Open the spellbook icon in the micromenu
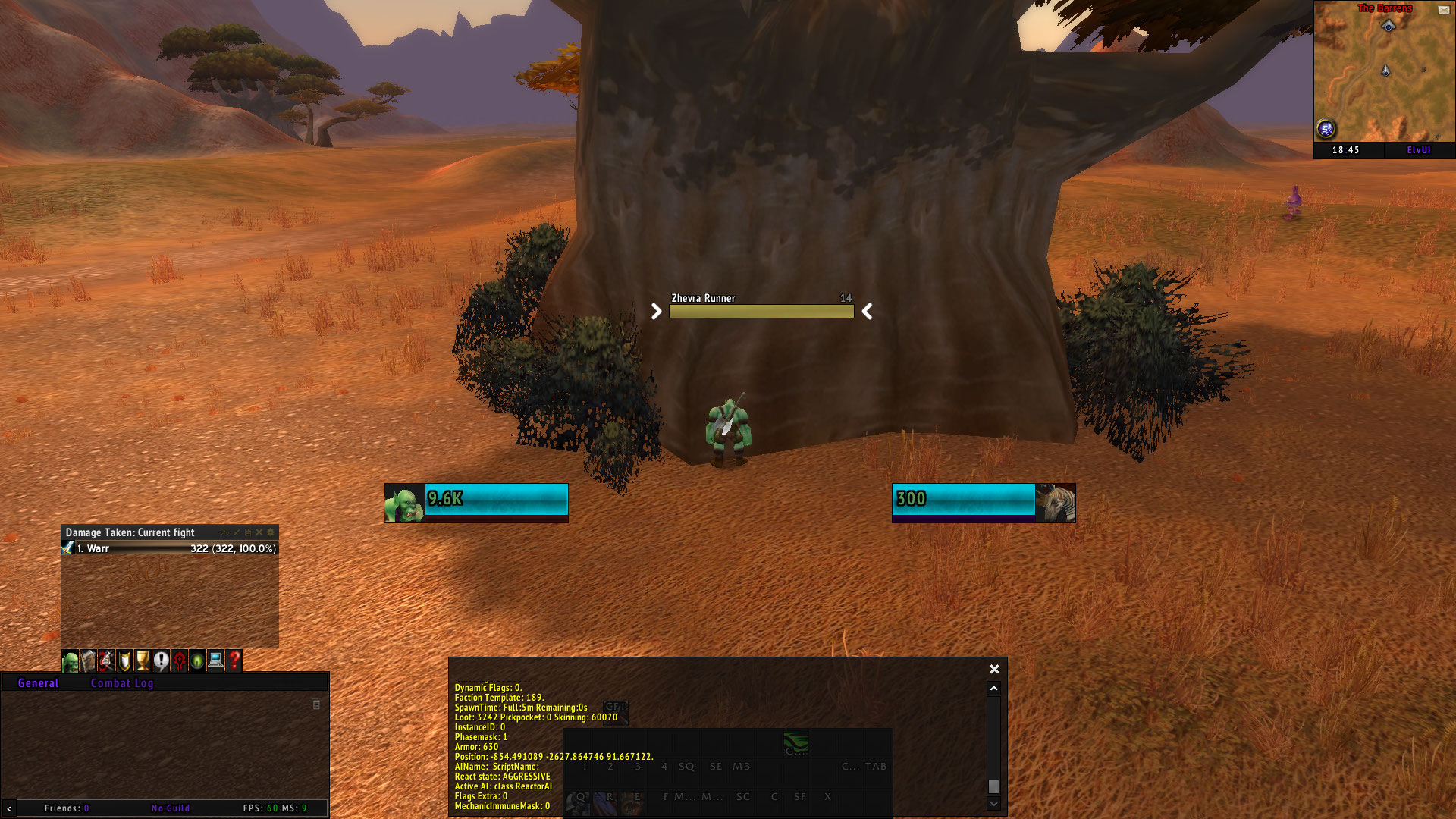Viewport: 1456px width, 819px height. (89, 661)
